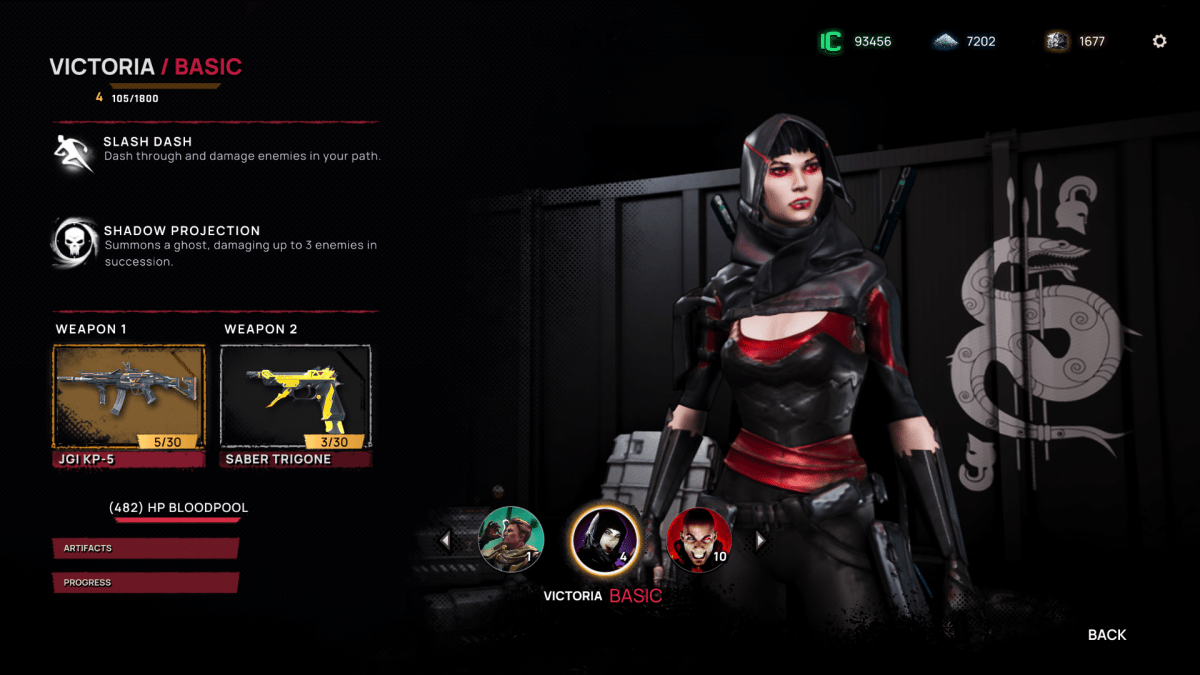Go back using the BACK button
The image size is (1200, 675).
click(x=1106, y=635)
